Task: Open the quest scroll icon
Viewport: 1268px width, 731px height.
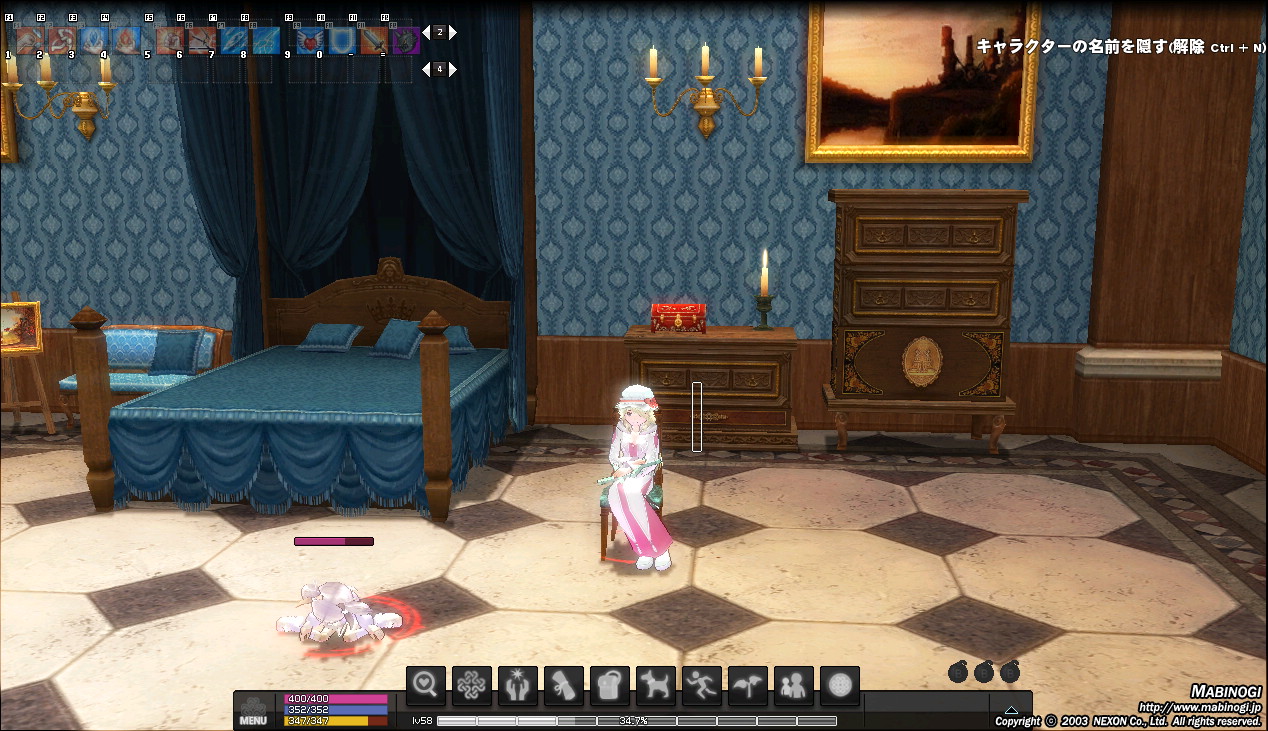Action: point(564,686)
